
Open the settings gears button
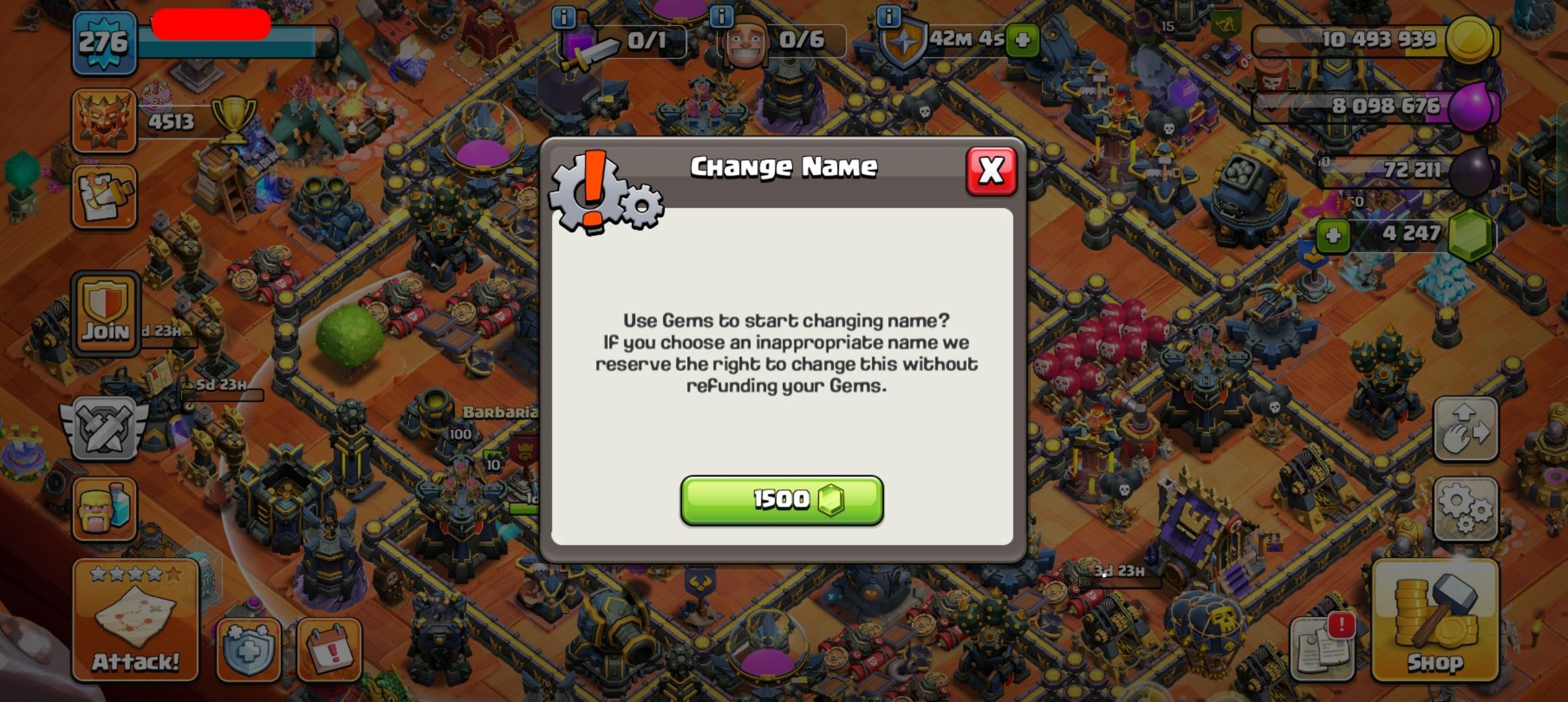(x=1465, y=510)
